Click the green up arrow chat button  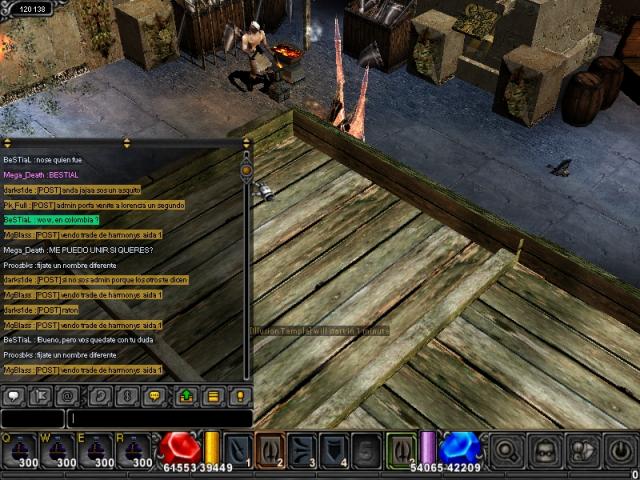[x=186, y=397]
